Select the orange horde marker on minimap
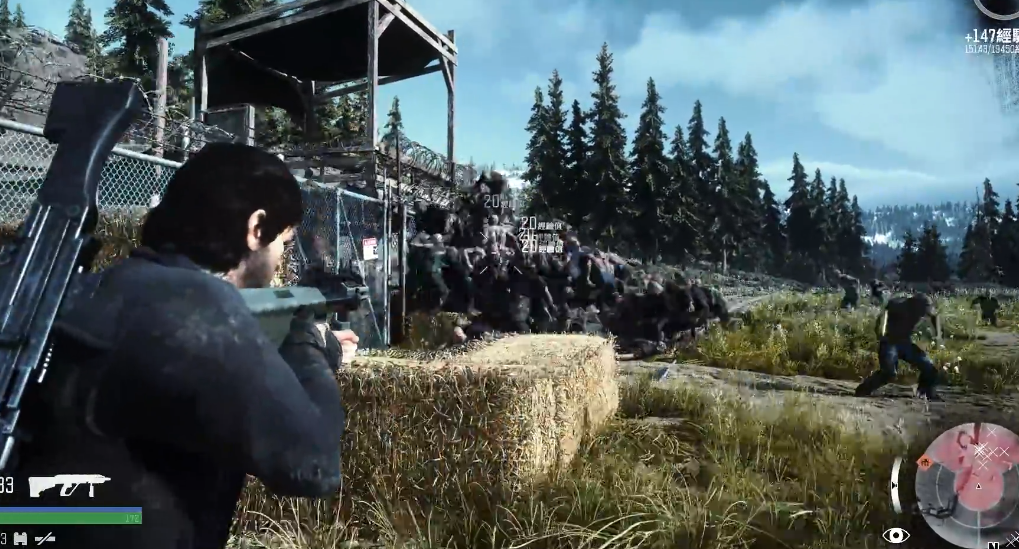The image size is (1019, 549). point(925,462)
